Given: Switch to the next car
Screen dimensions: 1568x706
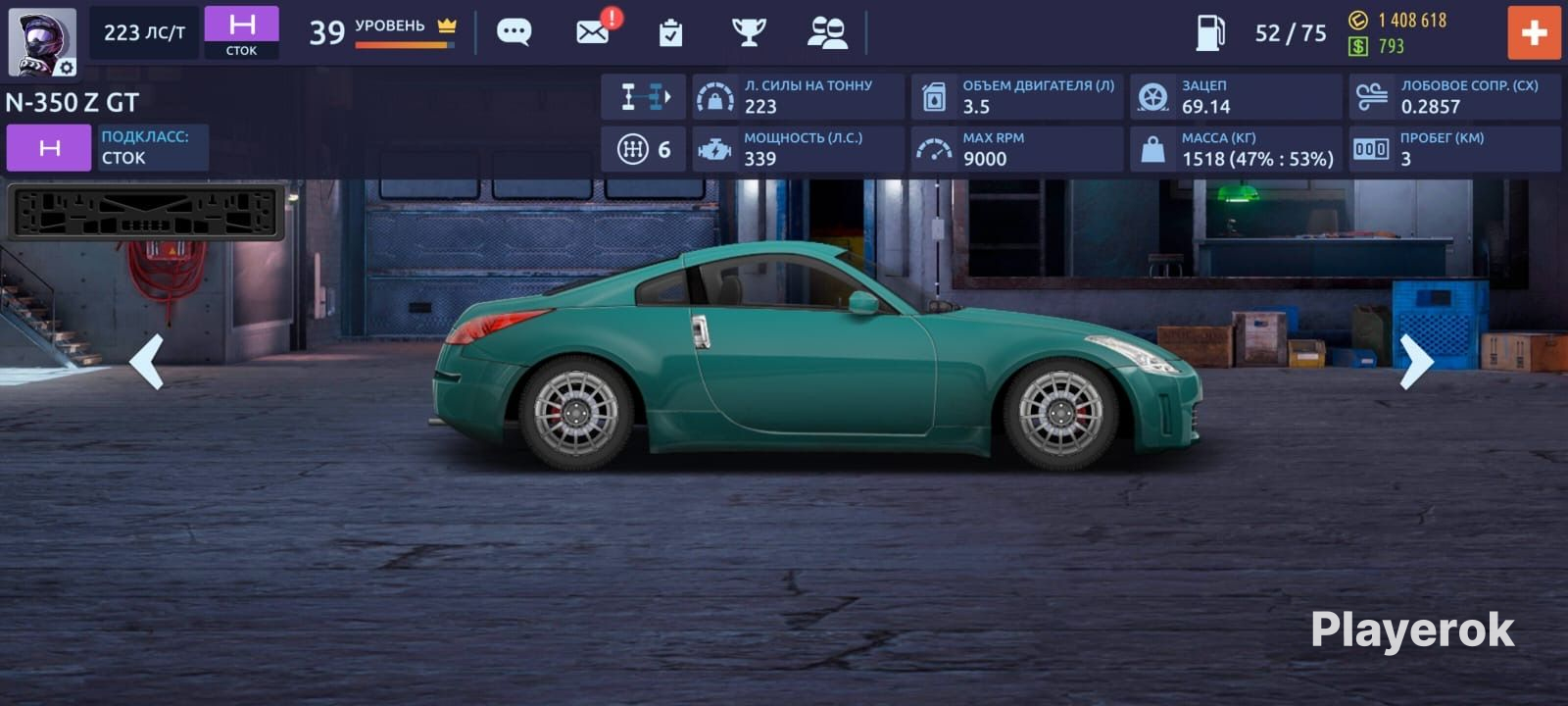Looking at the screenshot, I should click(1416, 362).
